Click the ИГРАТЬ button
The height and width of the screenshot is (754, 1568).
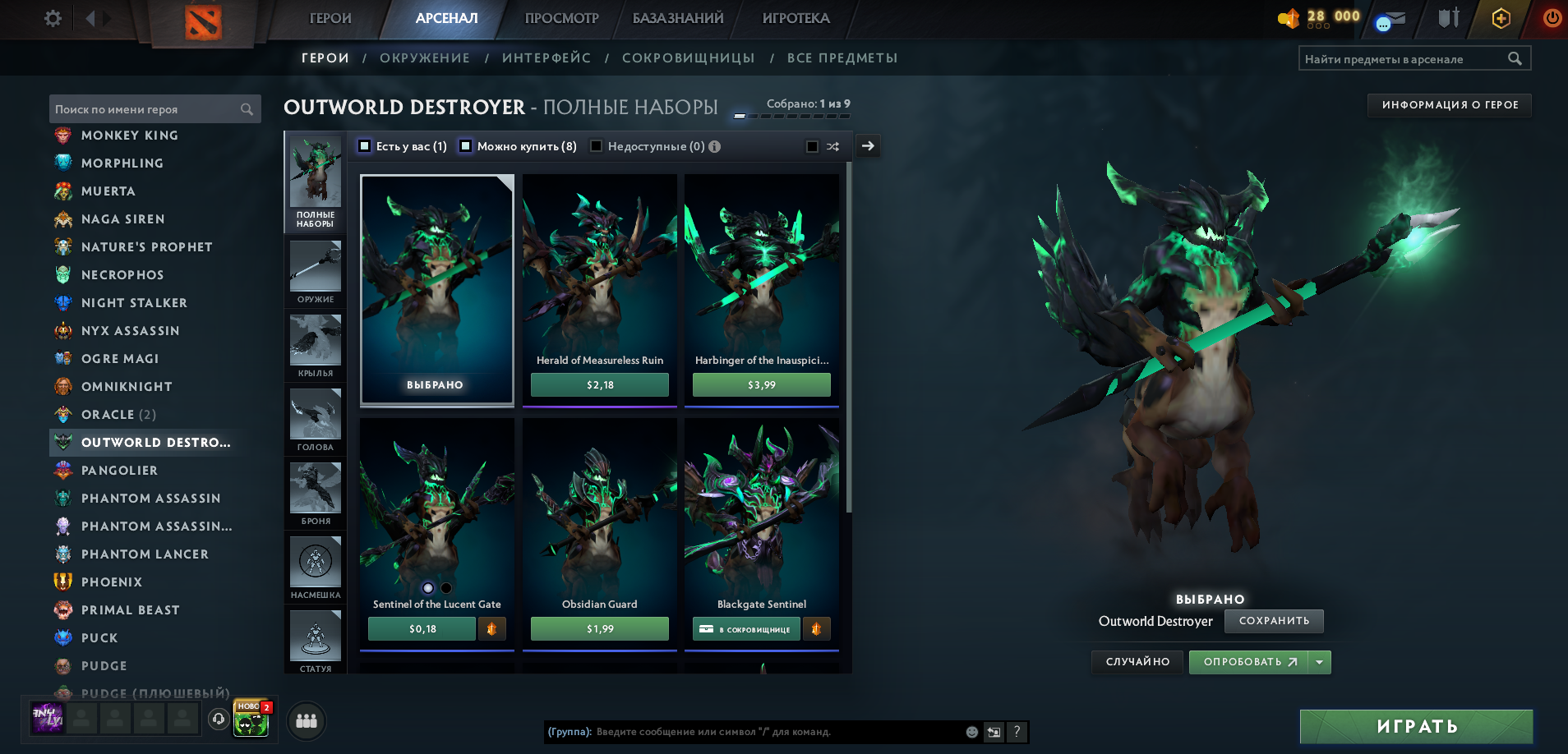[1415, 726]
